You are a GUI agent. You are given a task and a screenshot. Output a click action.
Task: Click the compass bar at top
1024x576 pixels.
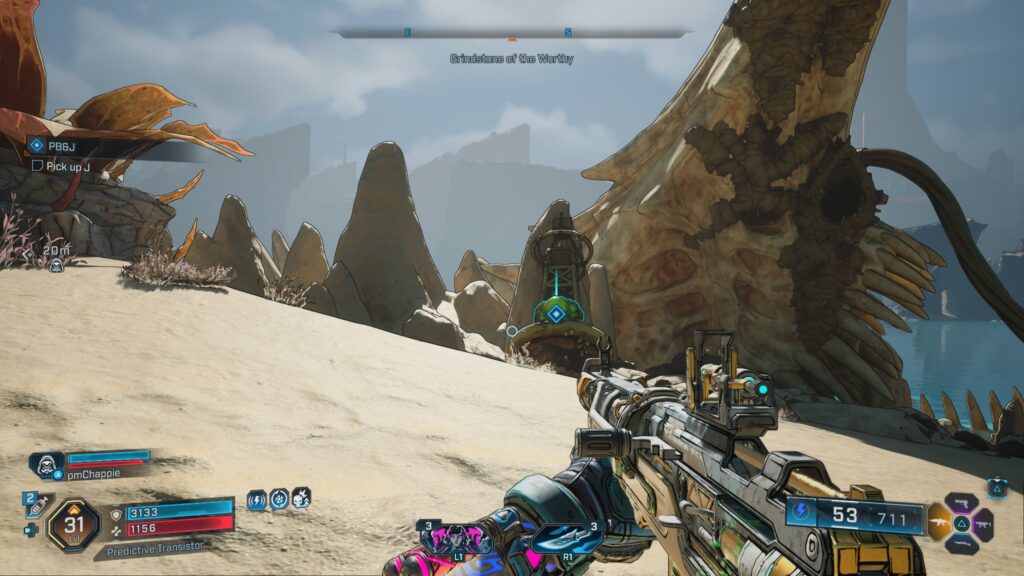[x=512, y=33]
